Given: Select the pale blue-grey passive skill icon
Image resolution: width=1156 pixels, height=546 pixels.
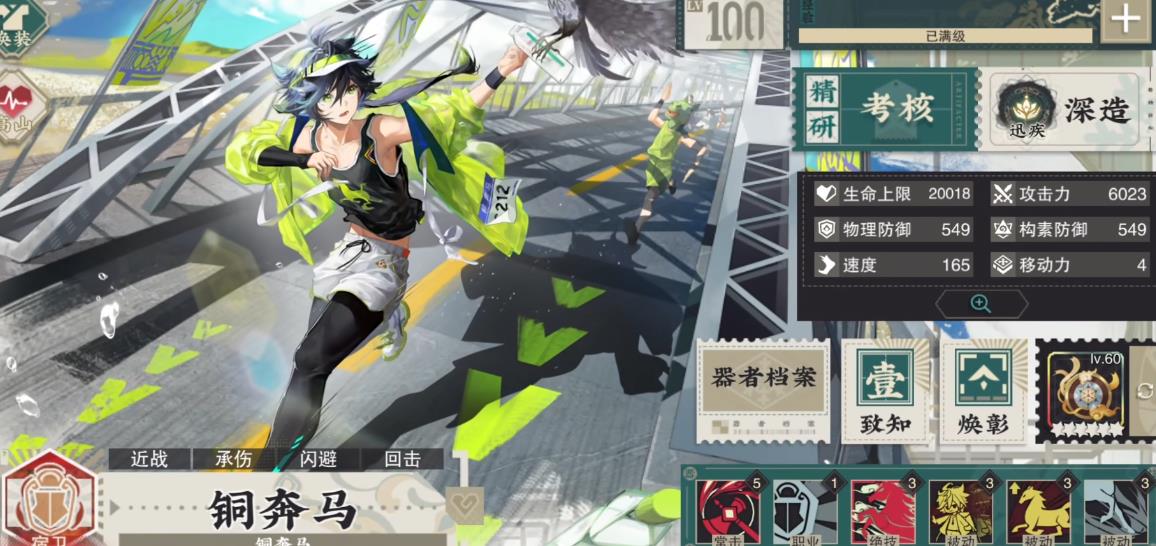Looking at the screenshot, I should point(1114,512).
